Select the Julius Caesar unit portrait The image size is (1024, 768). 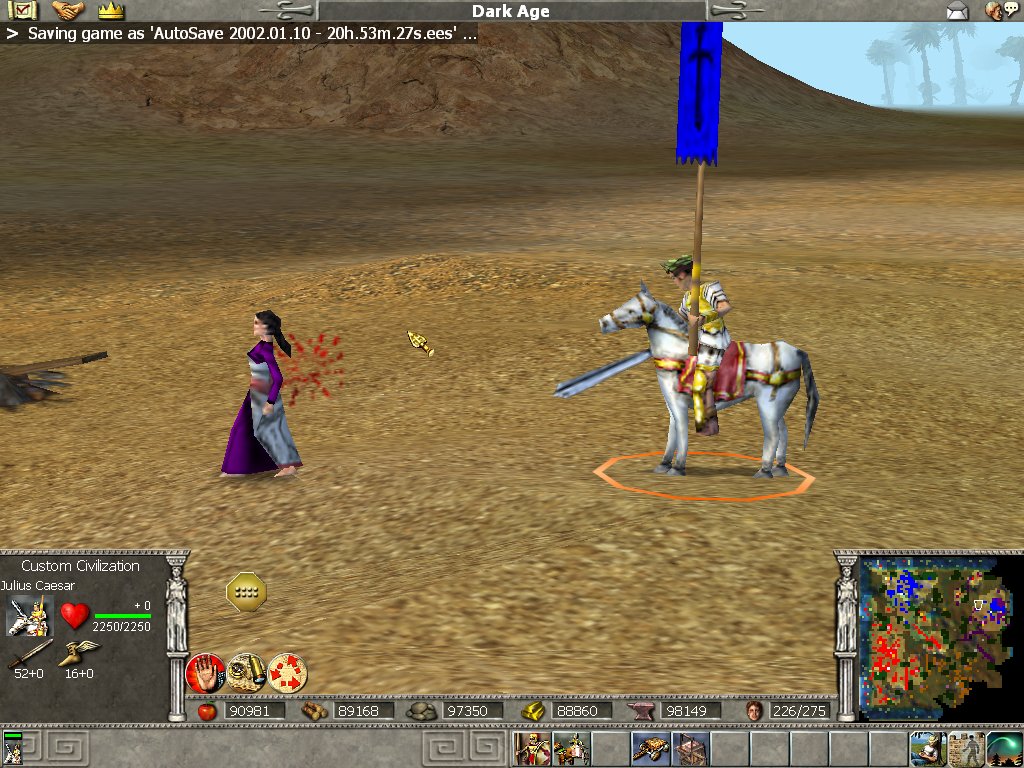point(28,616)
